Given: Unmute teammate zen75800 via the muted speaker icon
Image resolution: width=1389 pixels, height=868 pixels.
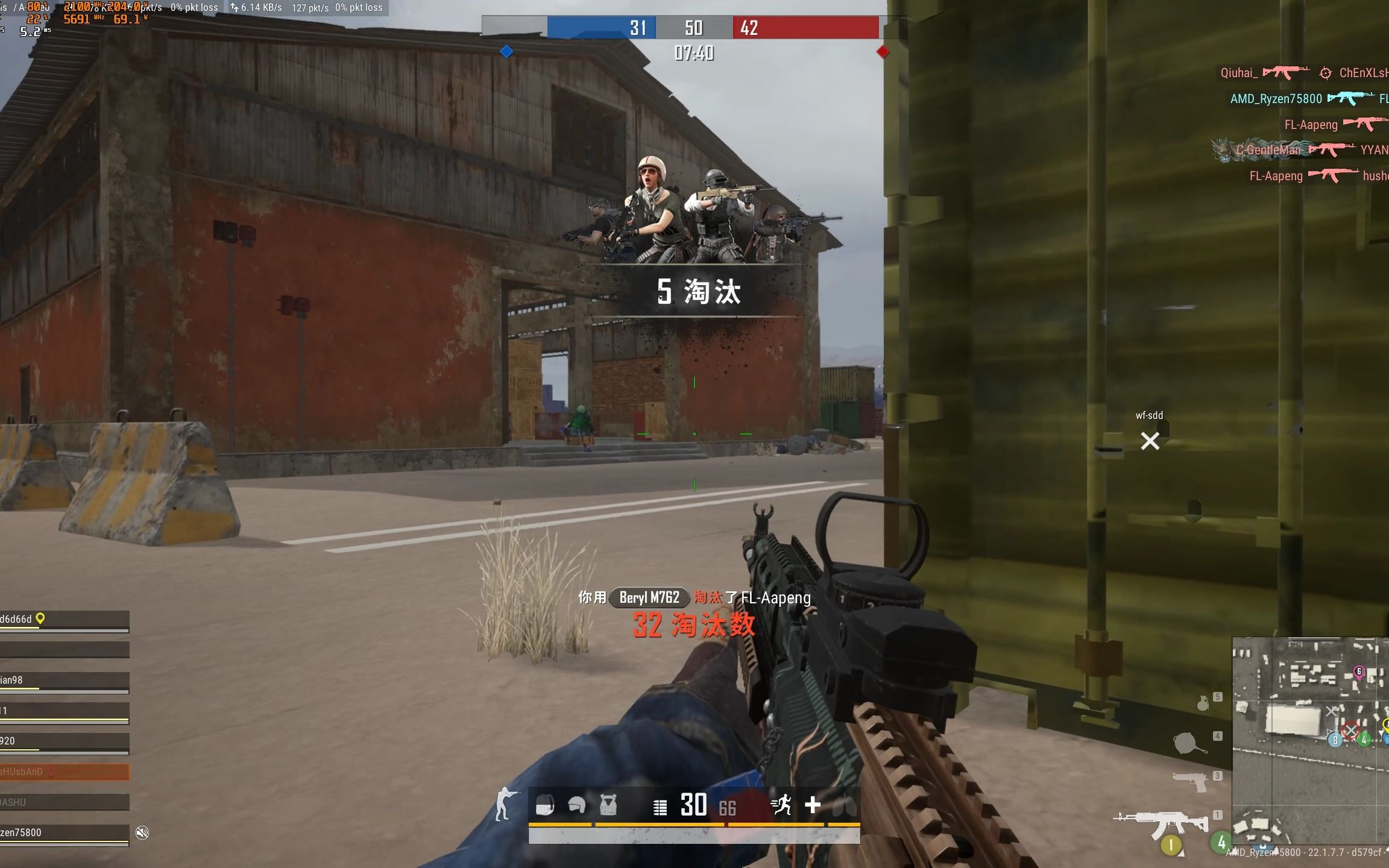Looking at the screenshot, I should coord(142,831).
